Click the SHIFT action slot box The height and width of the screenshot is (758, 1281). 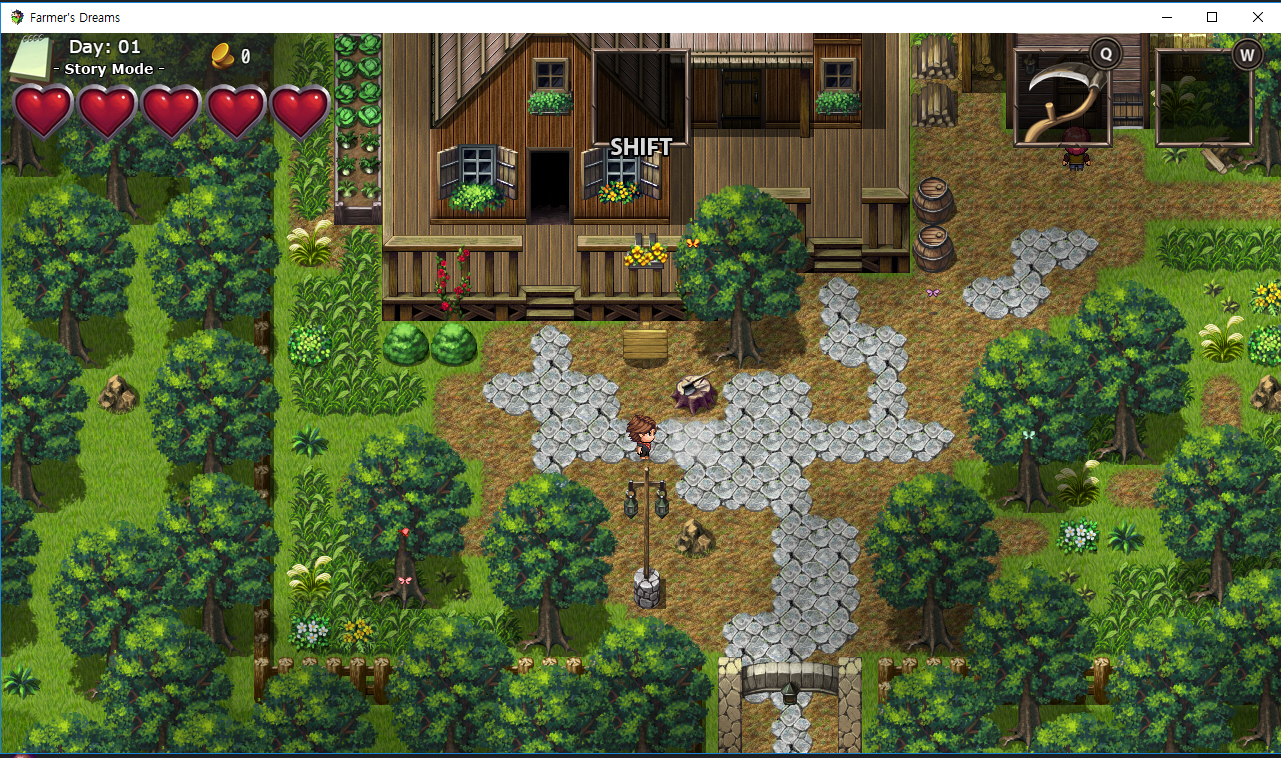tap(640, 98)
